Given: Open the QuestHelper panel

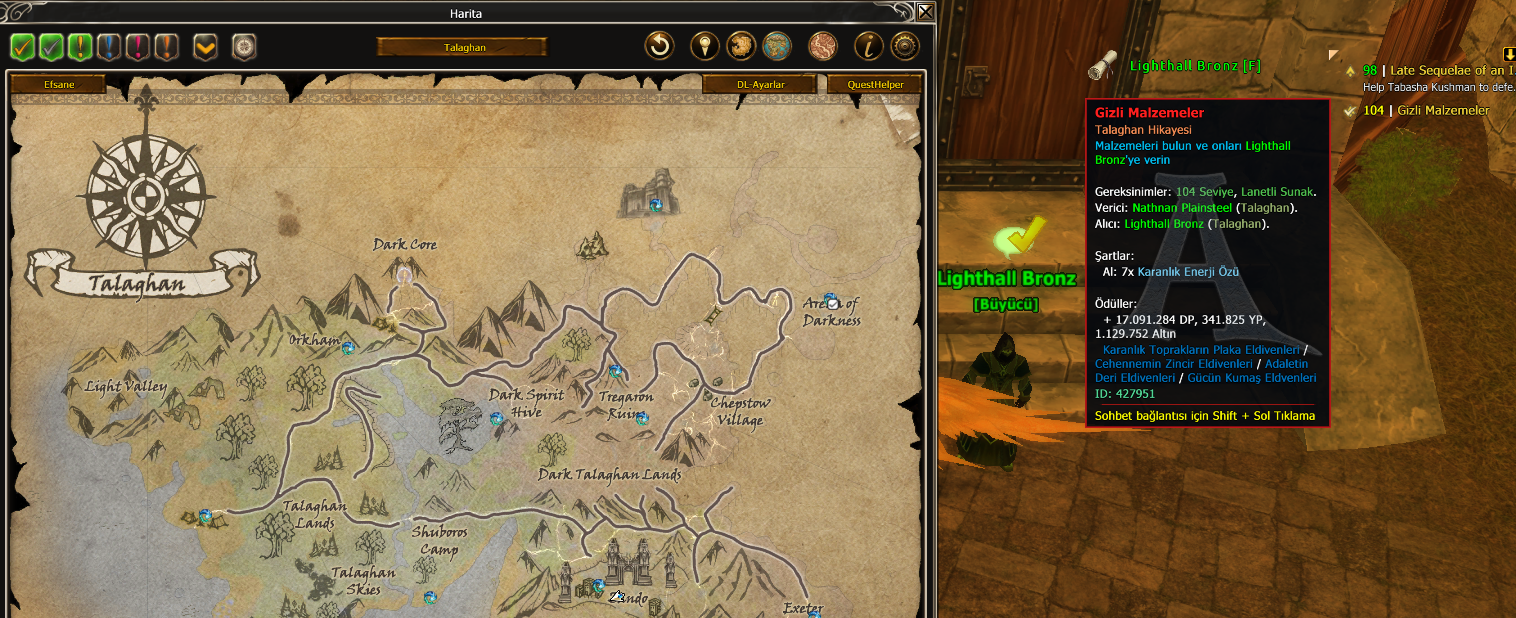Looking at the screenshot, I should [x=875, y=85].
